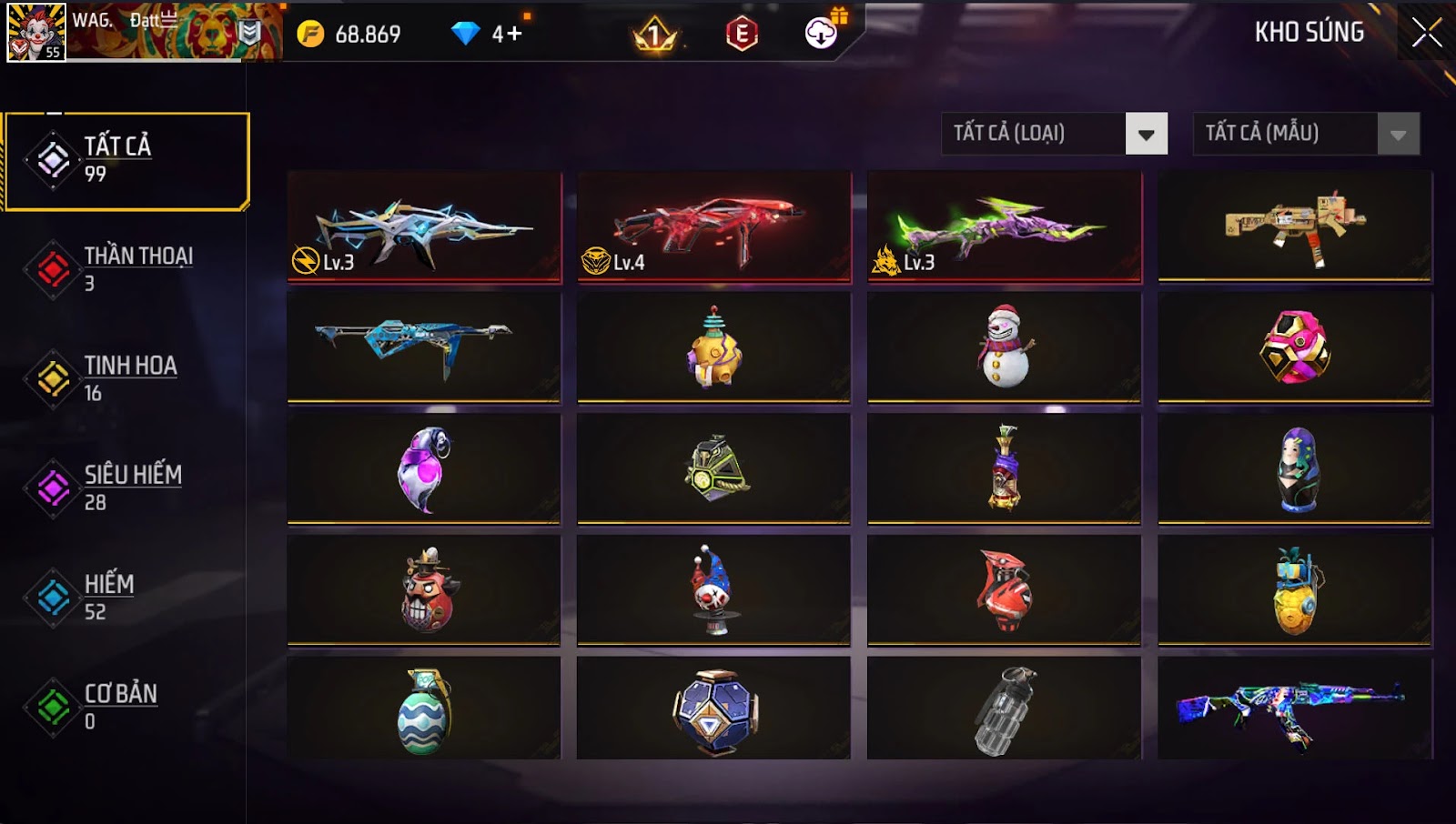
Task: Select the THẦN THOẠI red rarity icon
Action: click(x=52, y=266)
